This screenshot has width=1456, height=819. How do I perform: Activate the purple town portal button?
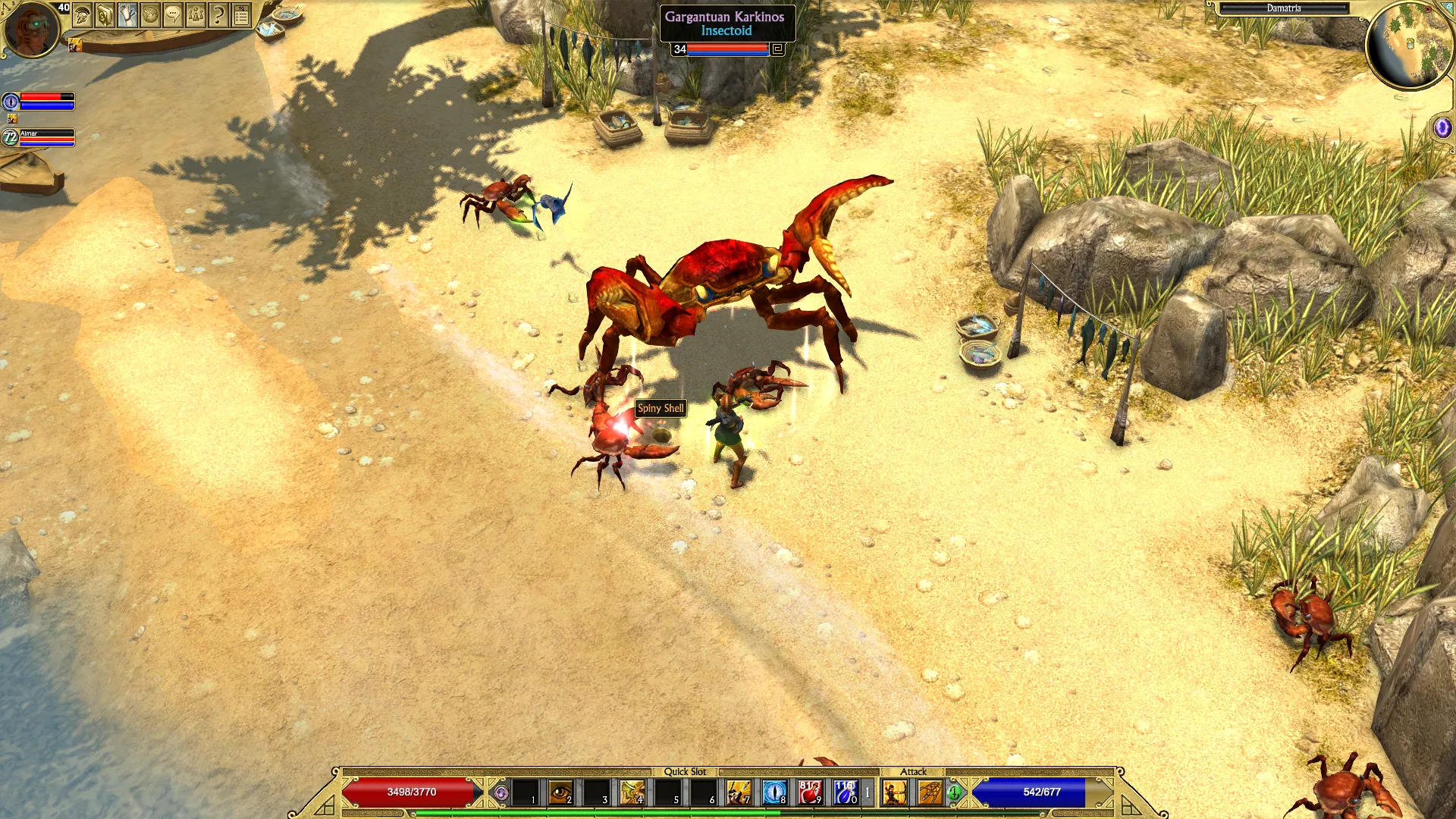tap(1442, 127)
